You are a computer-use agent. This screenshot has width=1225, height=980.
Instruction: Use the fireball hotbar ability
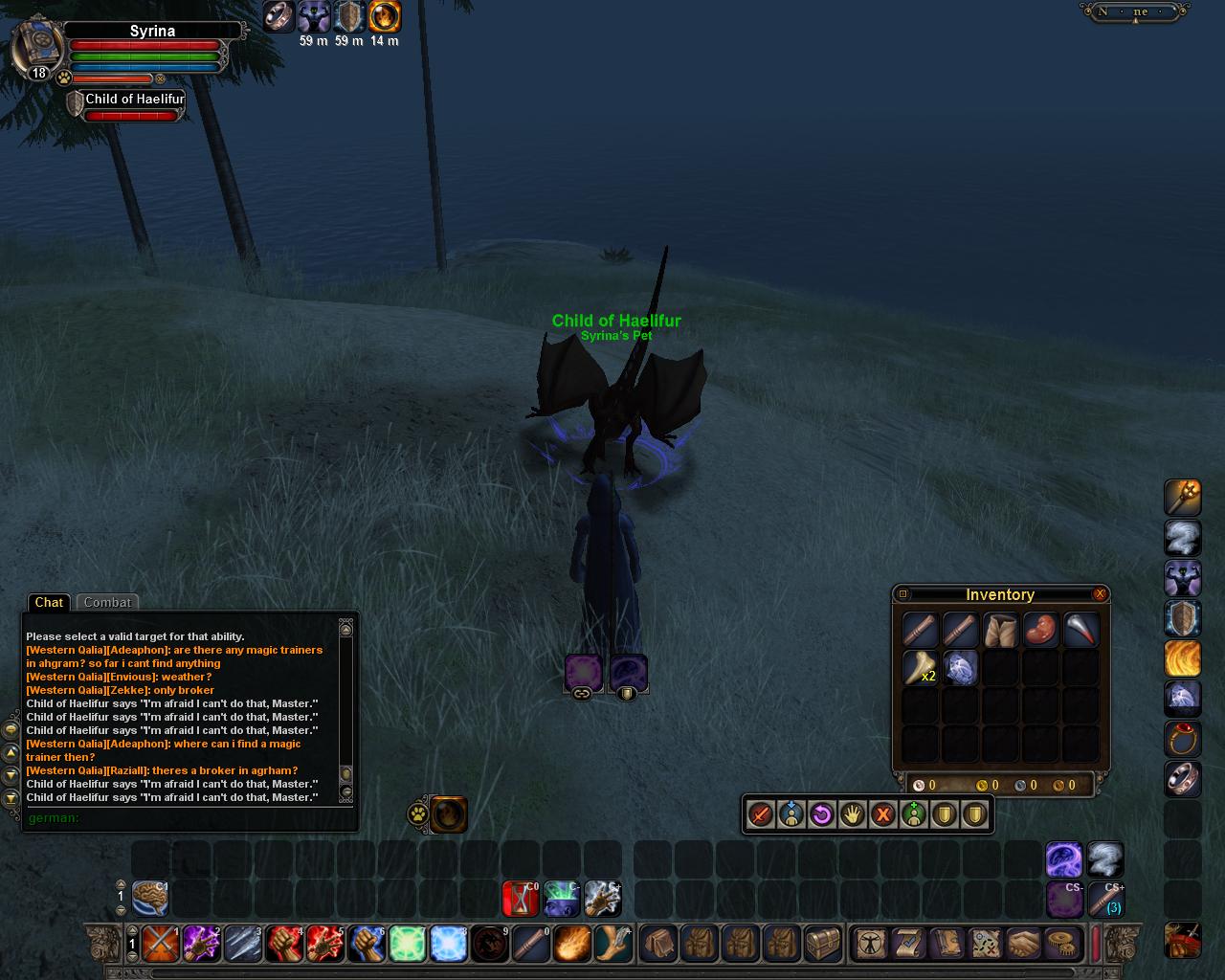click(572, 944)
